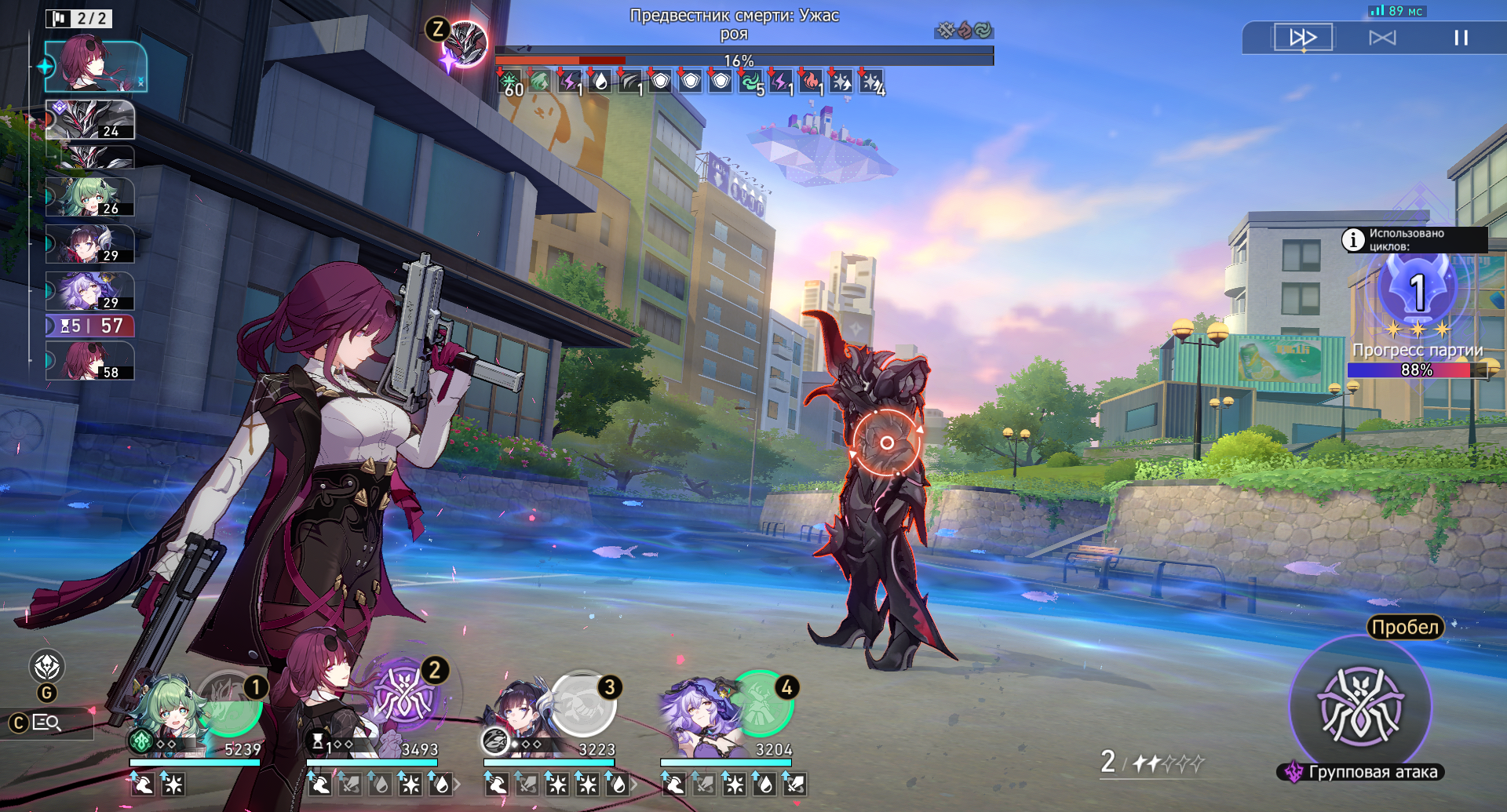Select the enemy portrait marked 24 in turn order
This screenshot has height=812, width=1507.
[x=89, y=120]
